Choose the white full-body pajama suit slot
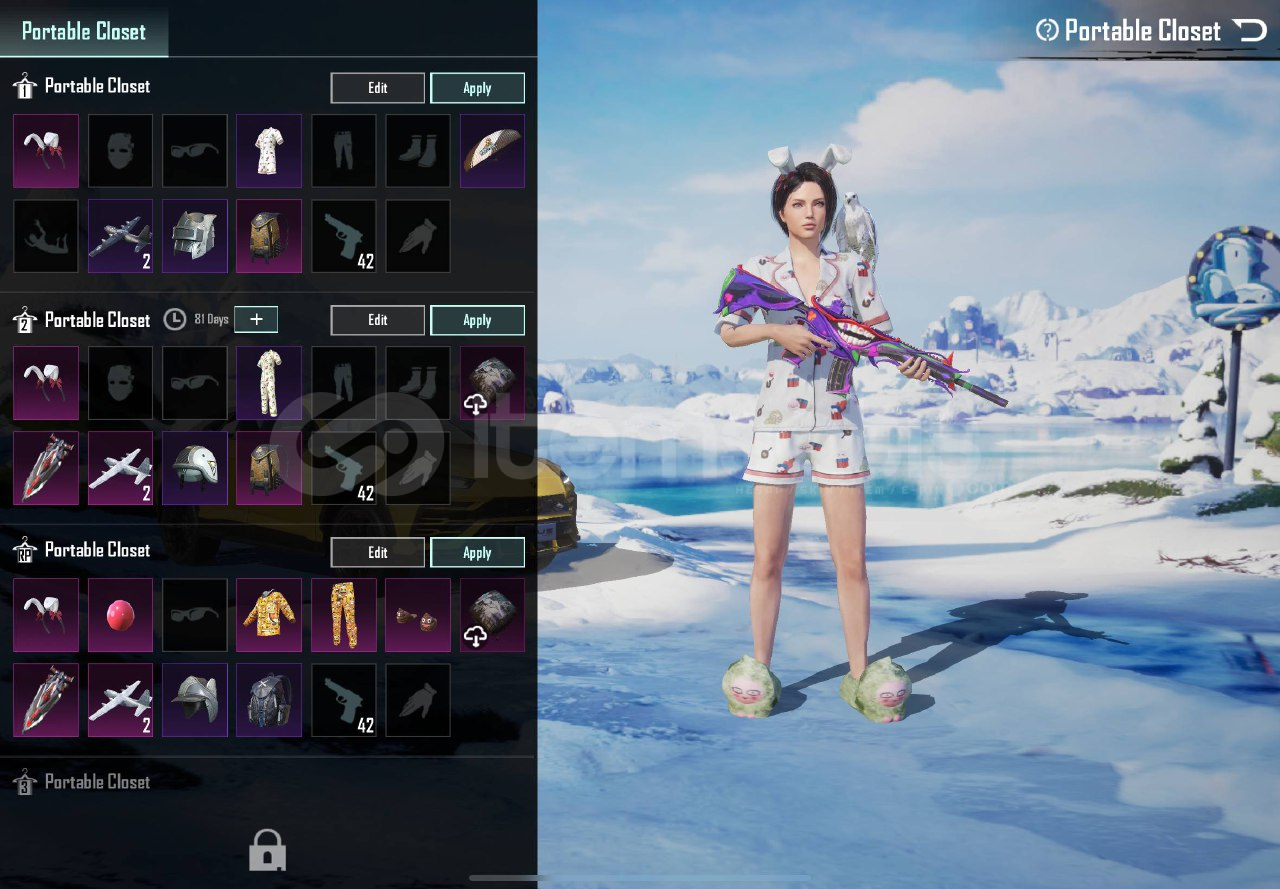This screenshot has width=1280, height=889. coord(269,383)
